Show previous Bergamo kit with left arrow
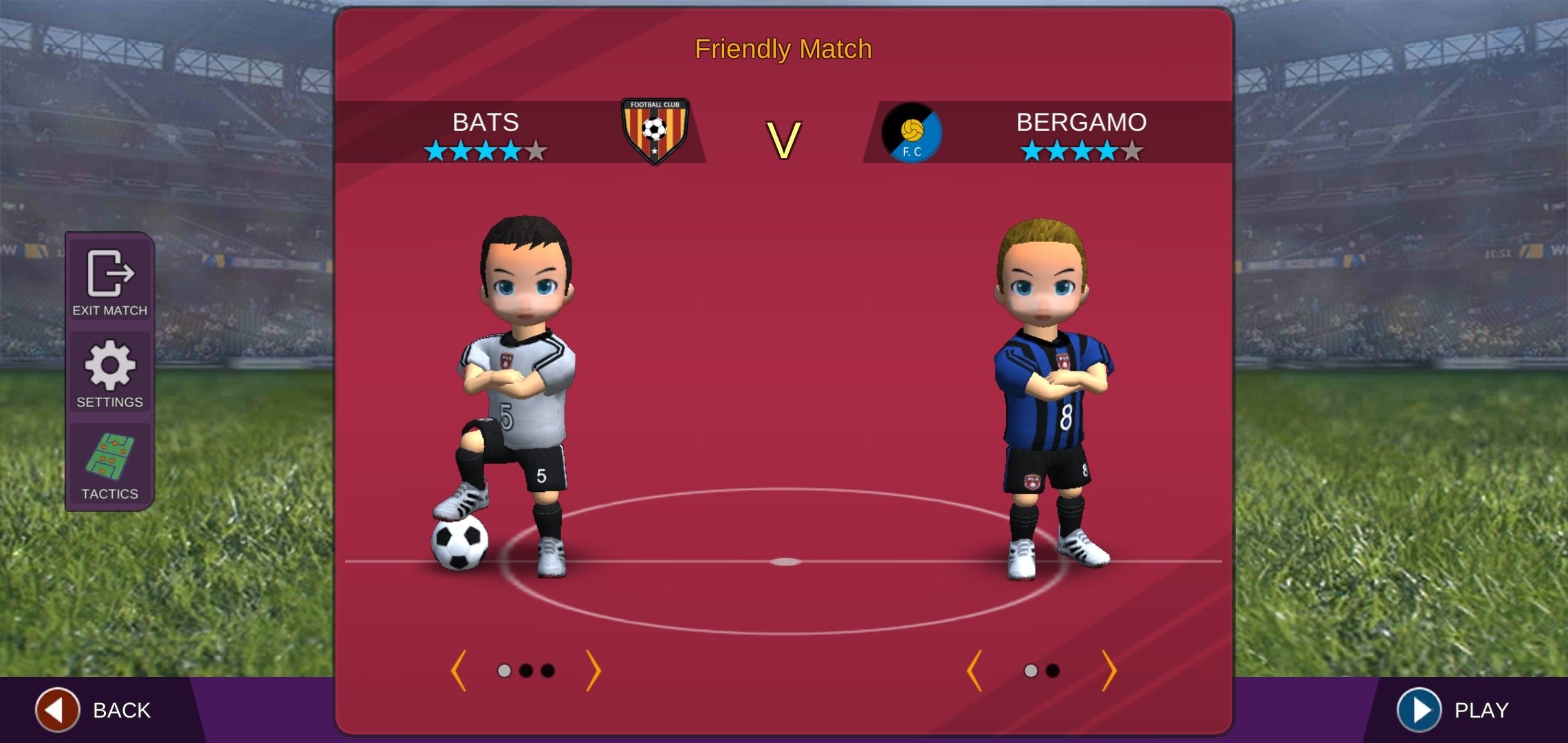 [974, 670]
